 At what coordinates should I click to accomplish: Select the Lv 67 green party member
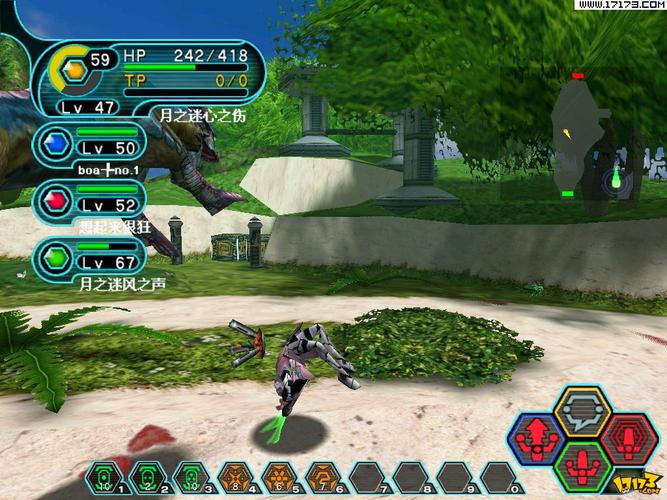tap(88, 258)
